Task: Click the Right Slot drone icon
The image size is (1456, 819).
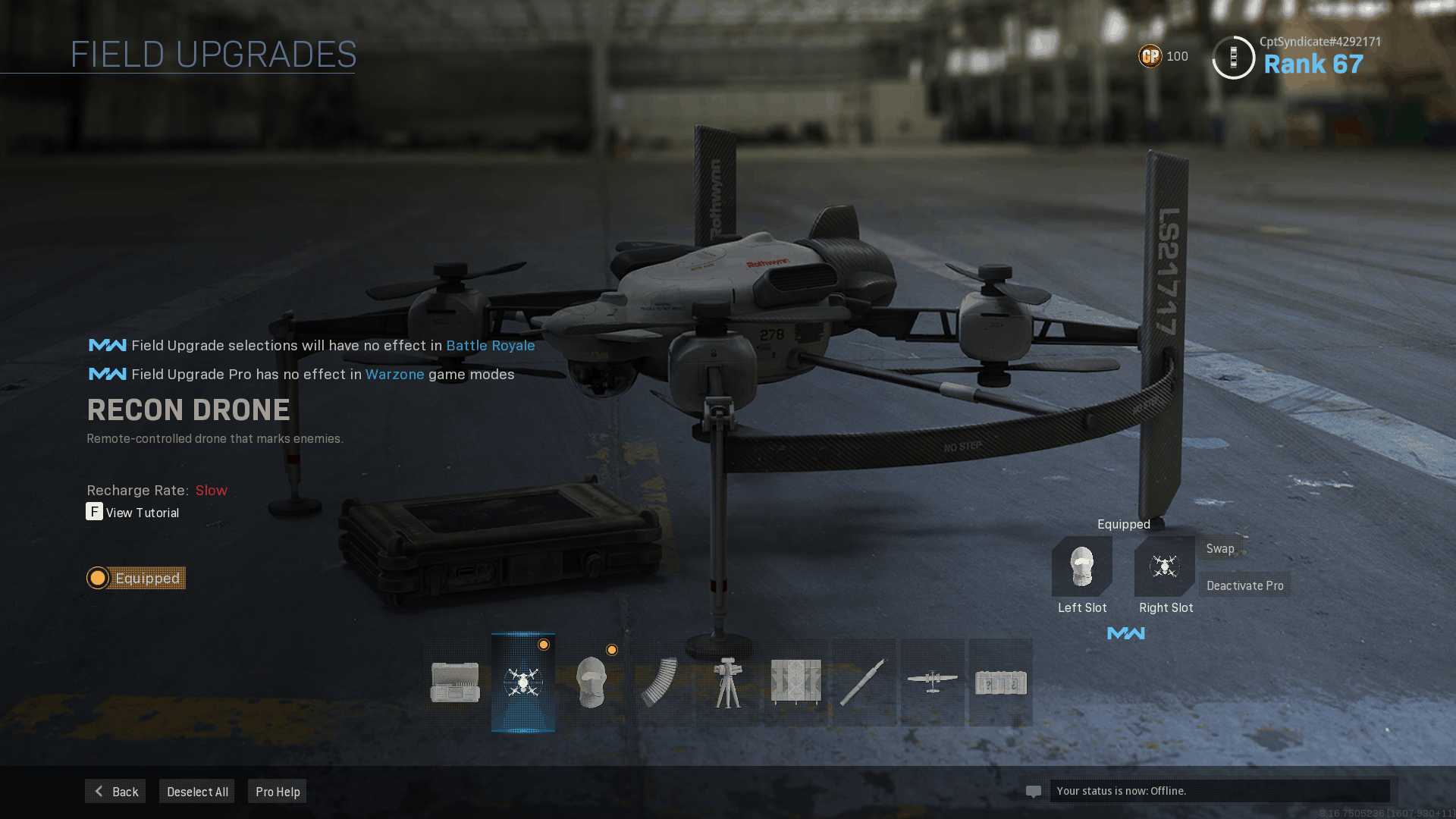Action: (x=1165, y=566)
